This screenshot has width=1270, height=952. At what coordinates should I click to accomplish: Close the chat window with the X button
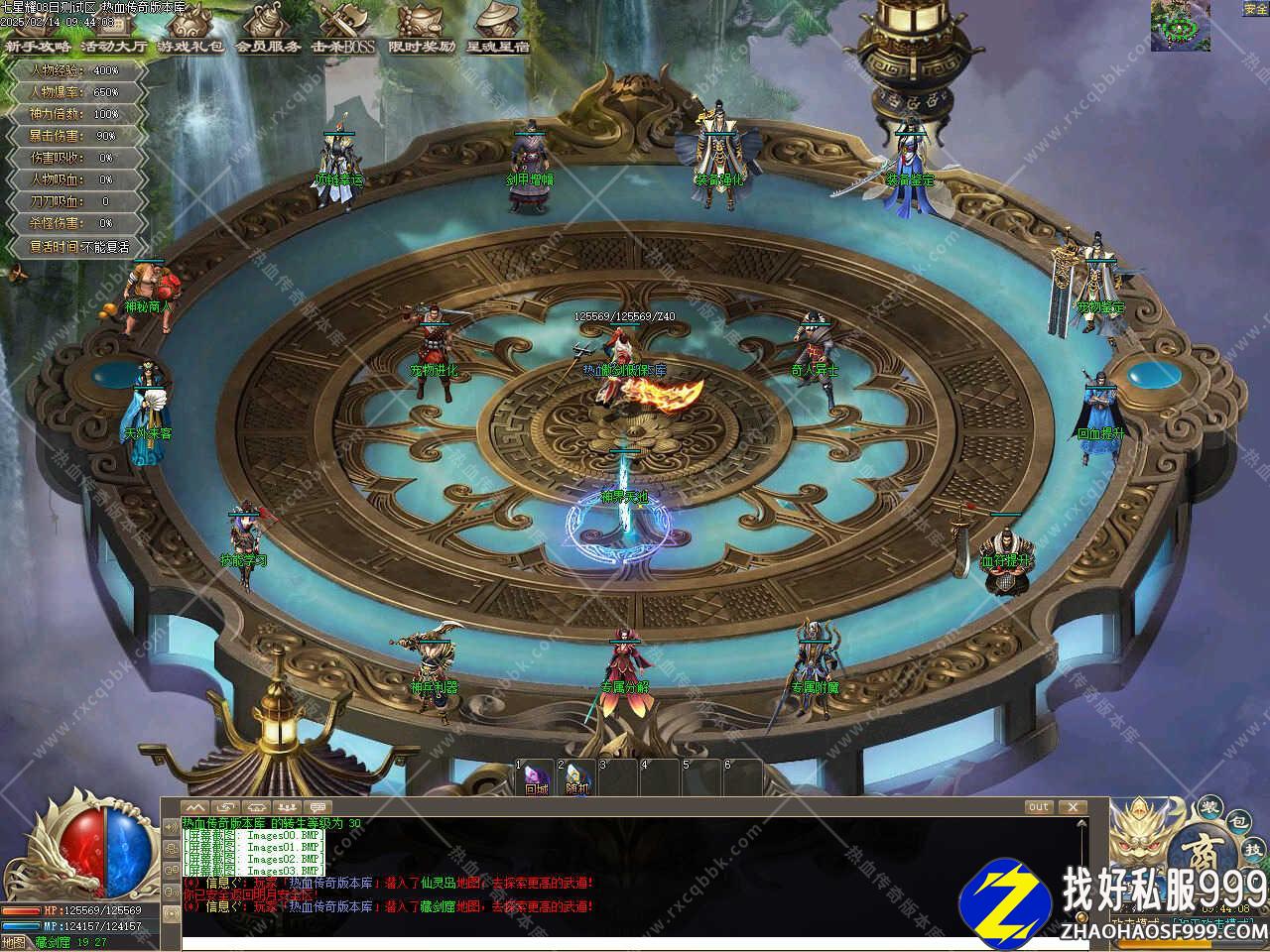coord(1072,807)
